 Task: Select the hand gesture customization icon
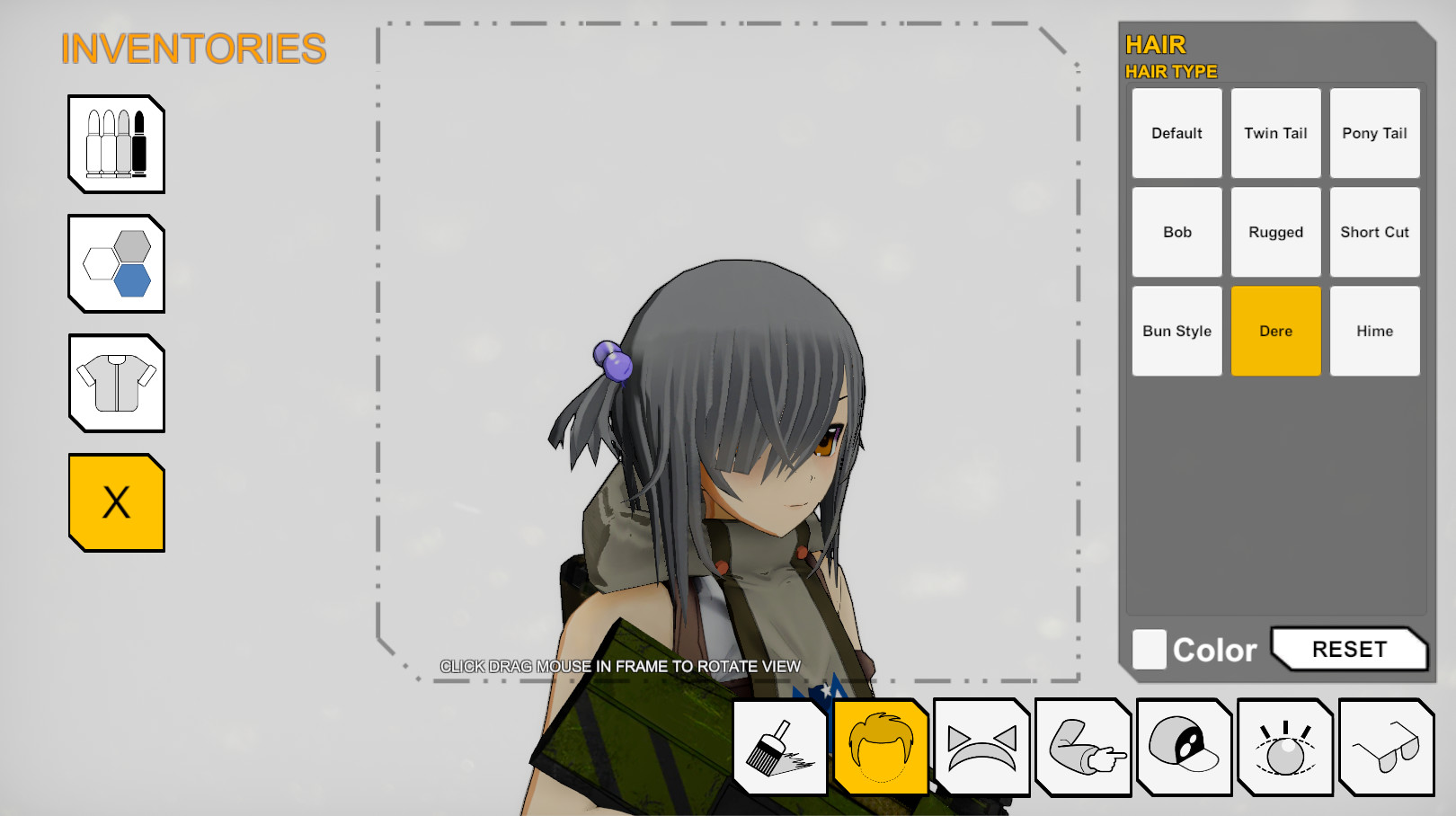coord(1083,747)
